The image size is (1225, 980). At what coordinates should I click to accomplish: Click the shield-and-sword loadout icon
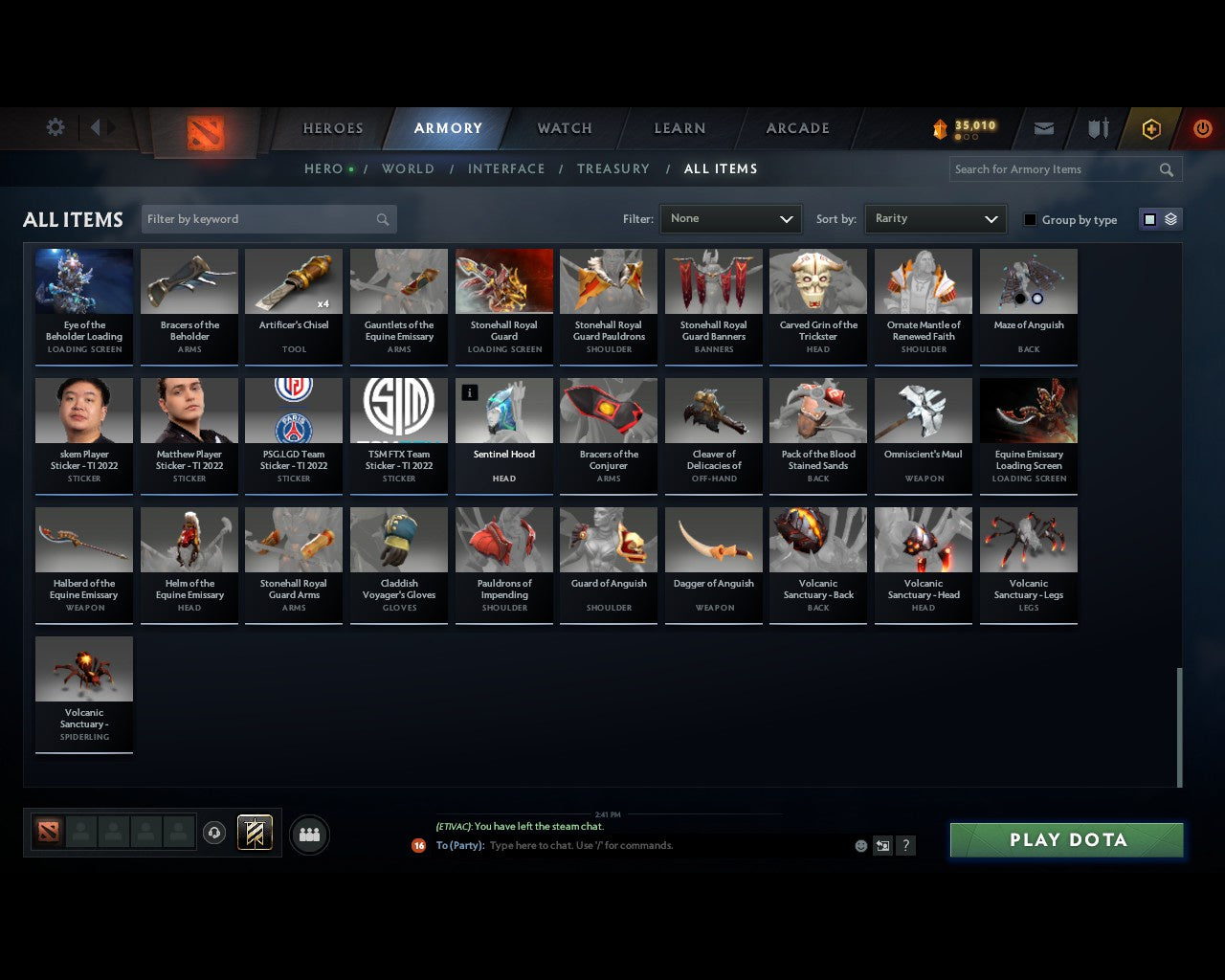click(x=1097, y=127)
